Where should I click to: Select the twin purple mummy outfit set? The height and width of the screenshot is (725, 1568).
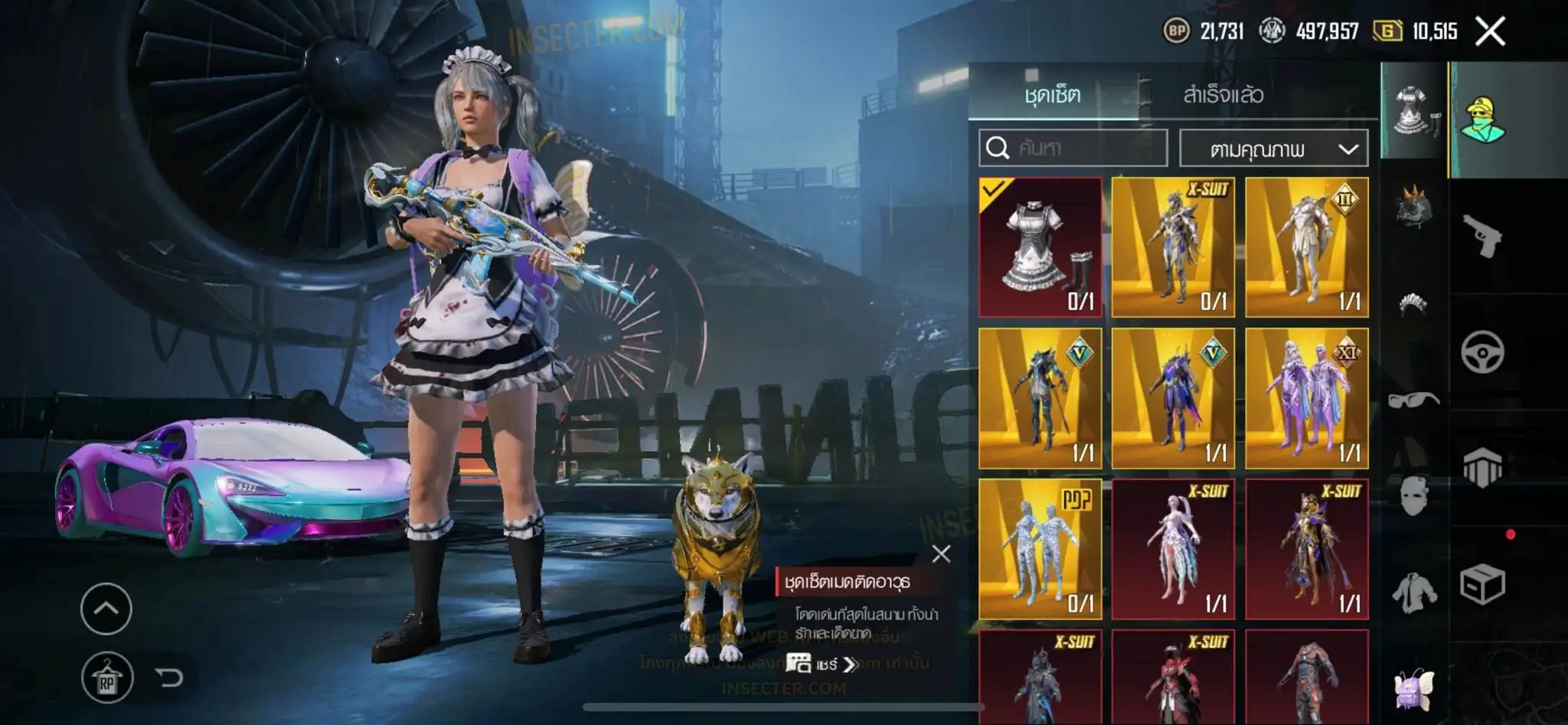coord(1306,398)
